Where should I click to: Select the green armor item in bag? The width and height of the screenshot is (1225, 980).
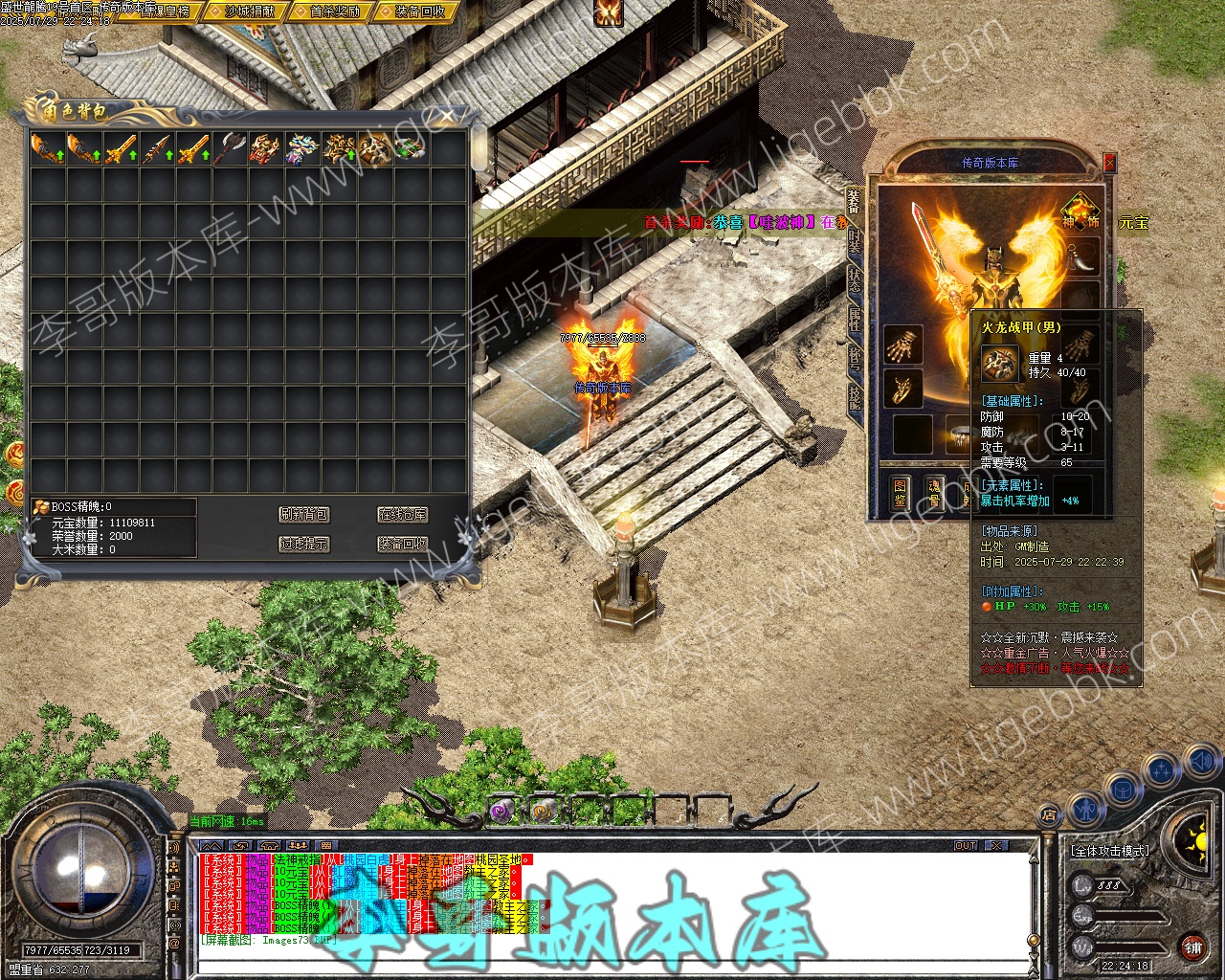411,148
